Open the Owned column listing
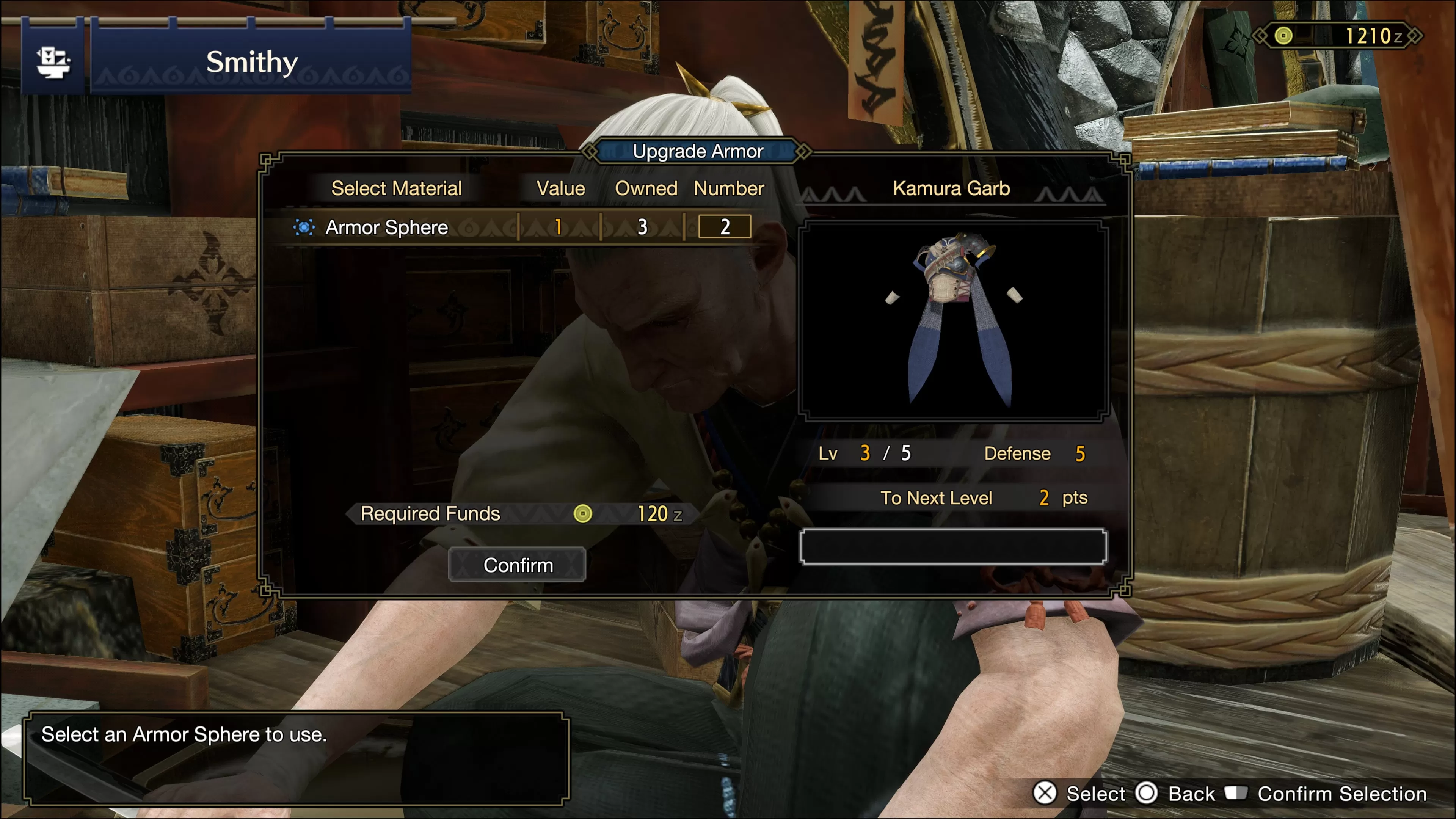 point(647,188)
